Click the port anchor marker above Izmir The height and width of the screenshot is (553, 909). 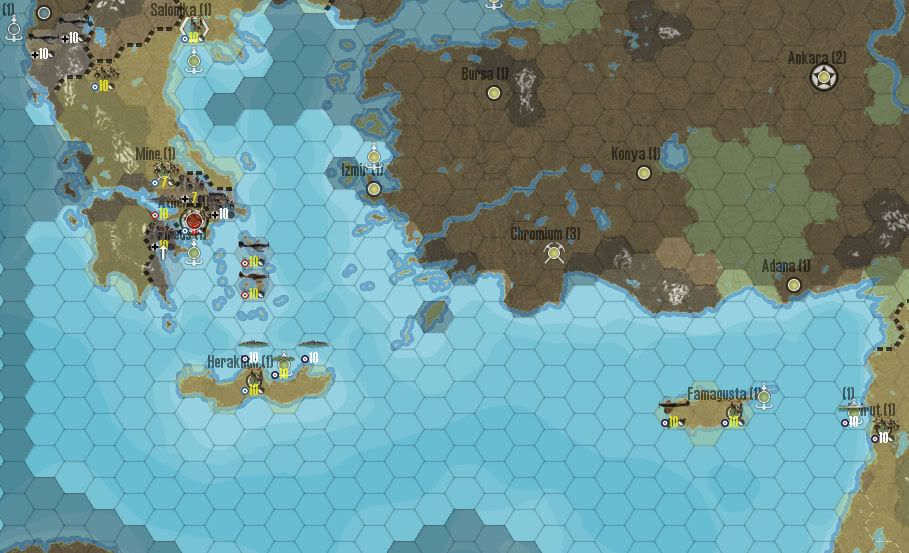pos(374,156)
